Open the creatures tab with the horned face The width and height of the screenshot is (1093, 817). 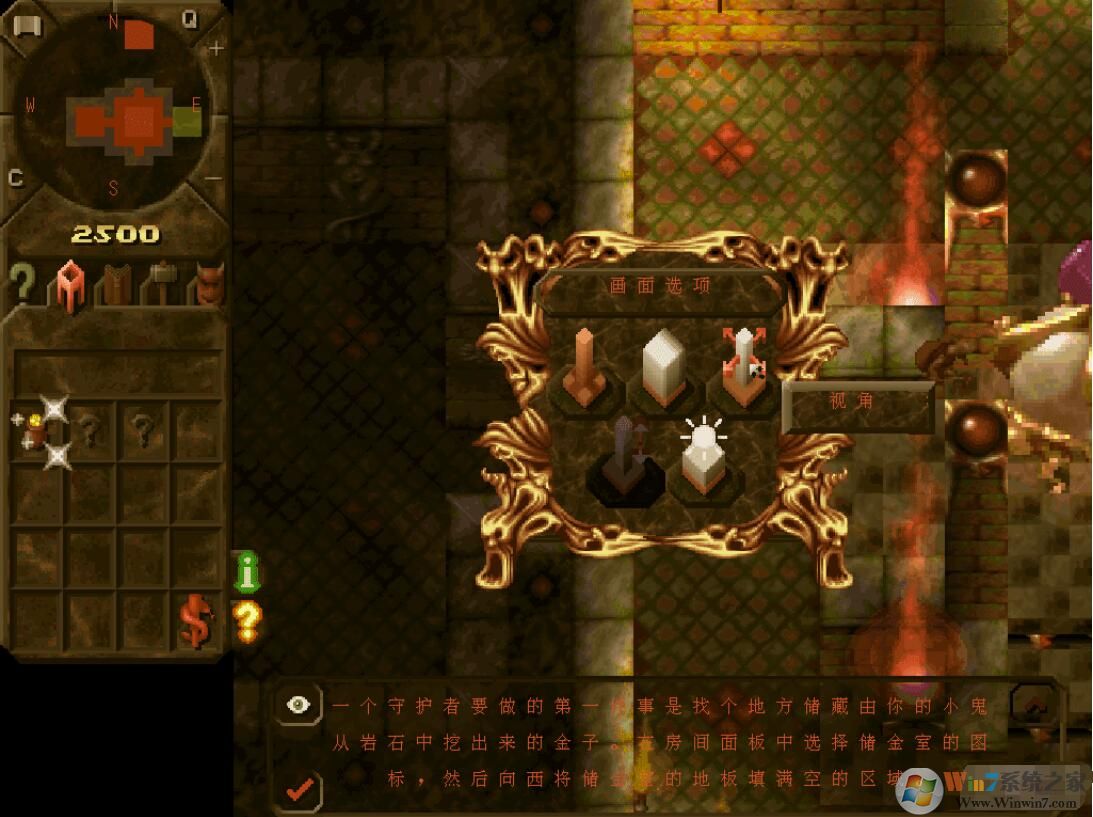[x=208, y=283]
